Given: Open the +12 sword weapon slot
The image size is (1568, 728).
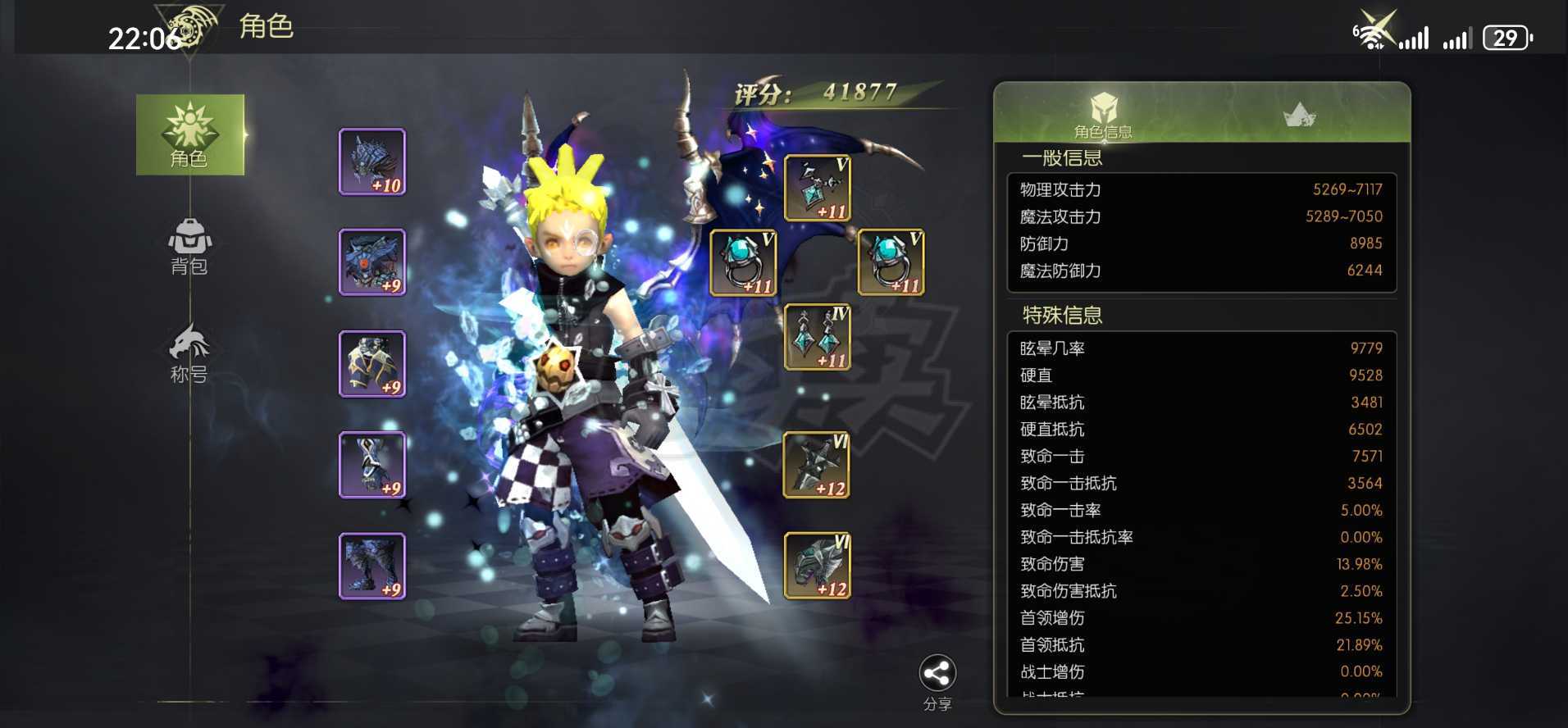Looking at the screenshot, I should 817,465.
